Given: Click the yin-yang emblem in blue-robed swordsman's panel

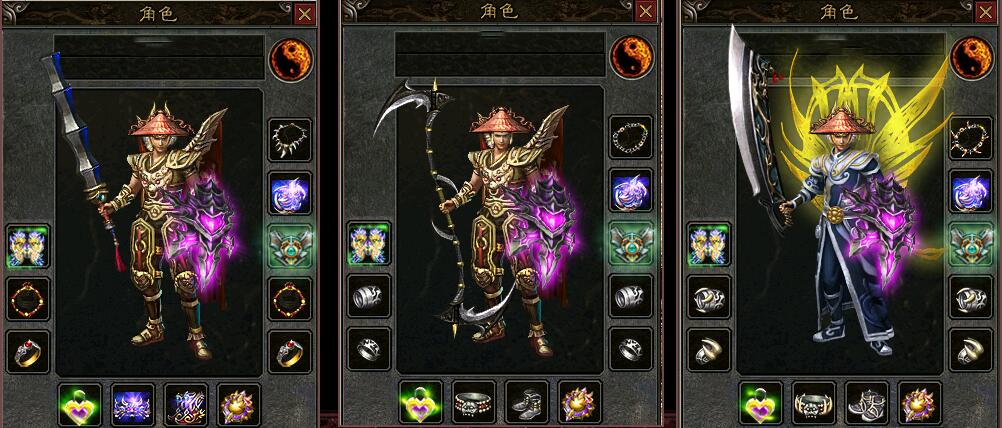Looking at the screenshot, I should tap(970, 57).
